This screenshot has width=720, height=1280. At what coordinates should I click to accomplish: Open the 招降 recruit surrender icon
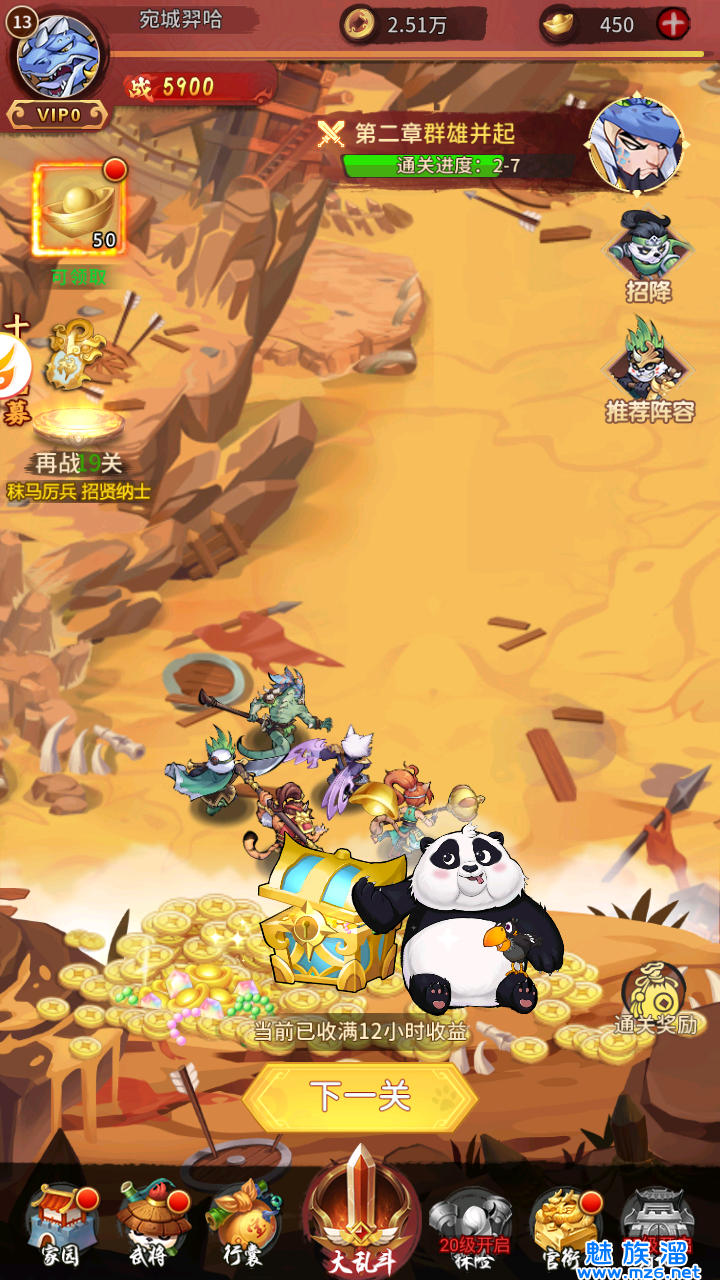coord(649,257)
